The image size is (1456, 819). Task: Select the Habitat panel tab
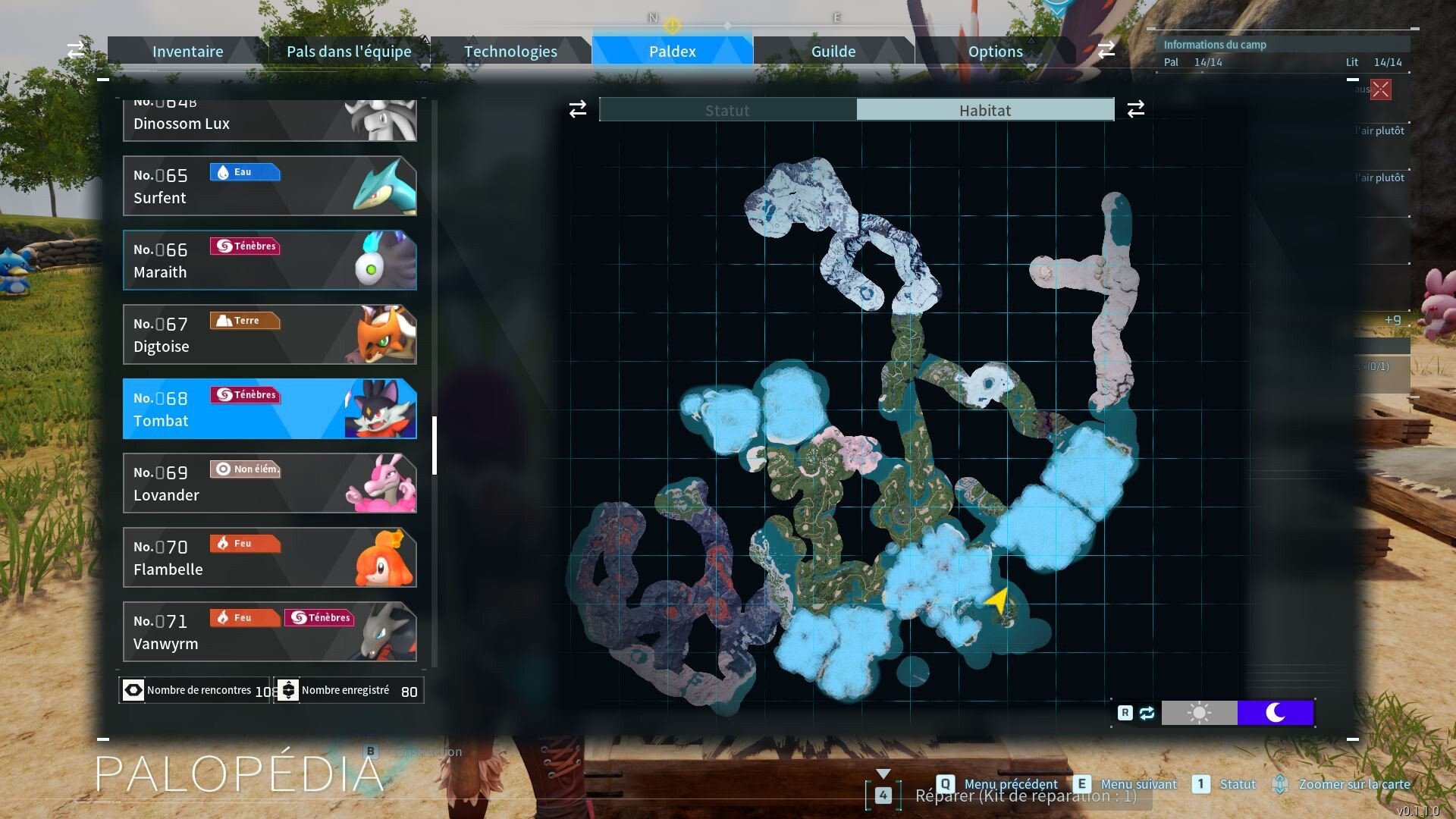(985, 110)
